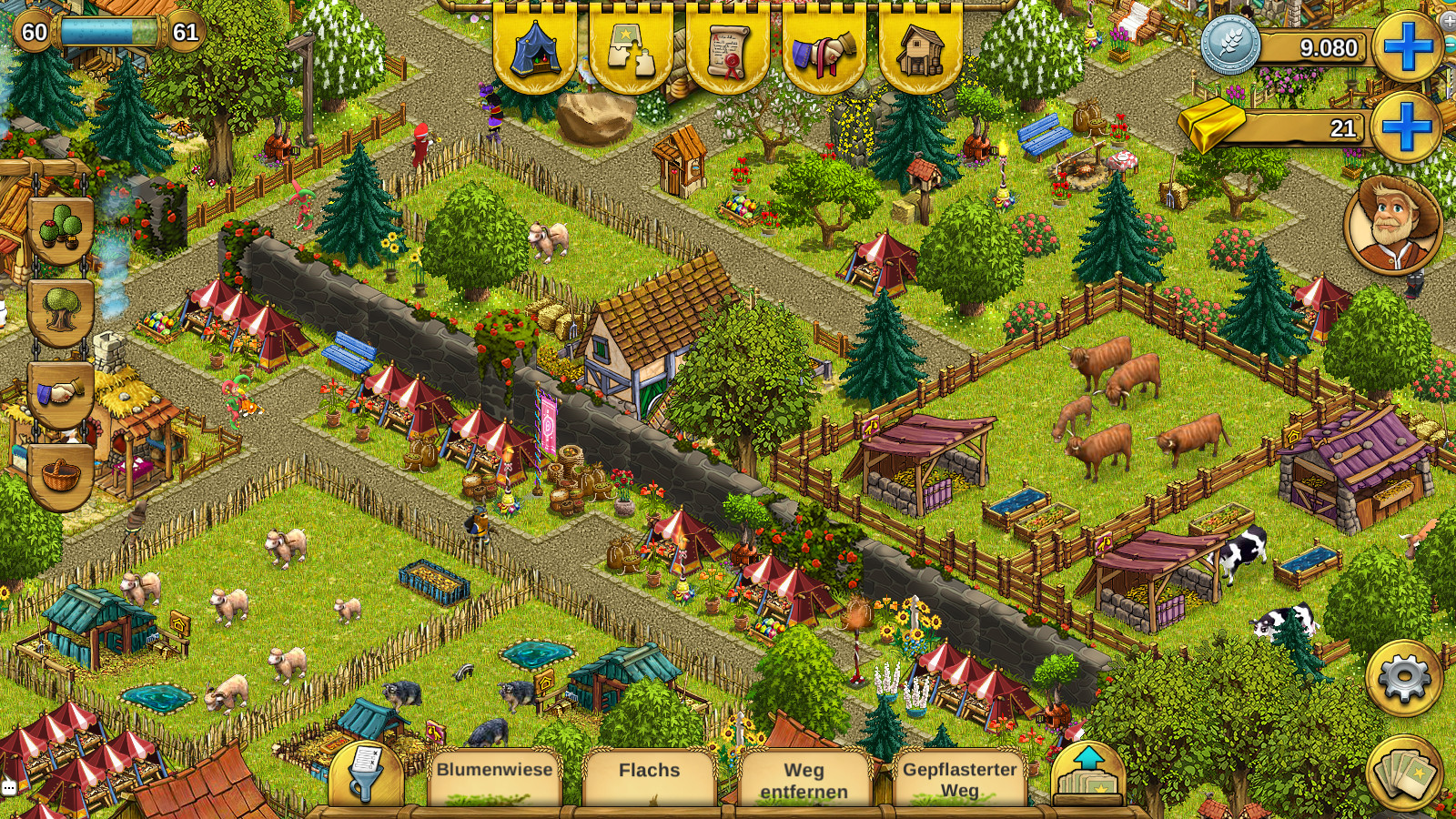Click the blue arrow building upgrade button
This screenshot has height=819, width=1456.
1088,773
